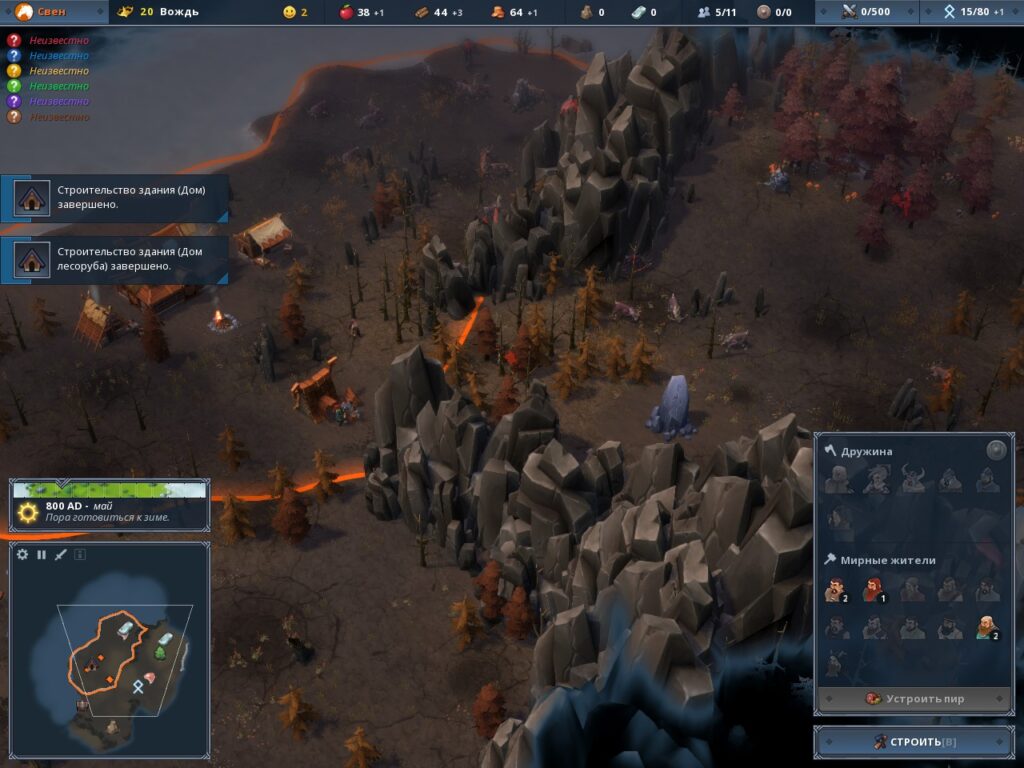Viewport: 1024px width, 768px height.
Task: Pause the game with the pause icon
Action: pyautogui.click(x=42, y=554)
